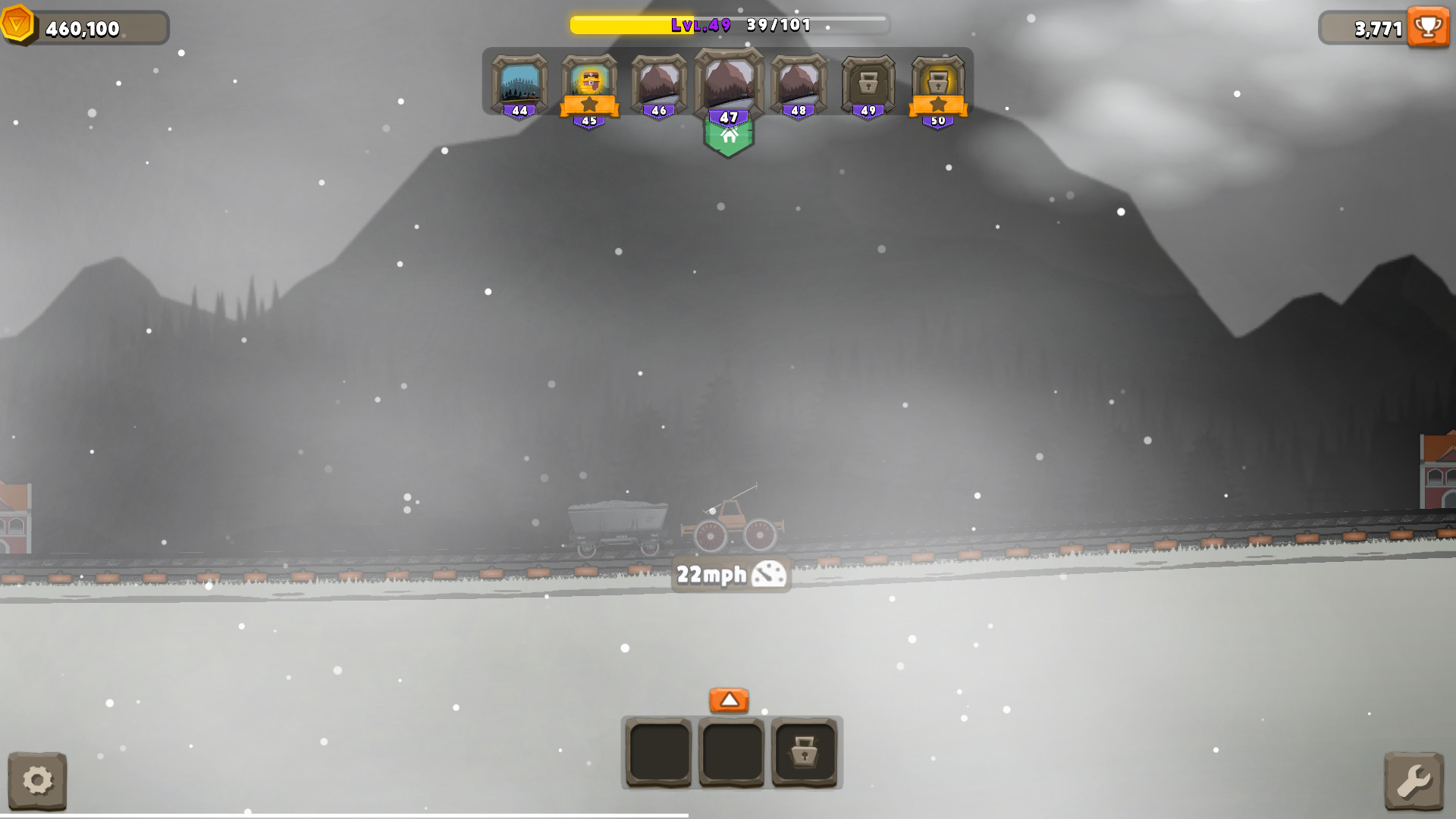Screen dimensions: 1456x819
Task: Expand the orange upward arrow panel
Action: [729, 701]
